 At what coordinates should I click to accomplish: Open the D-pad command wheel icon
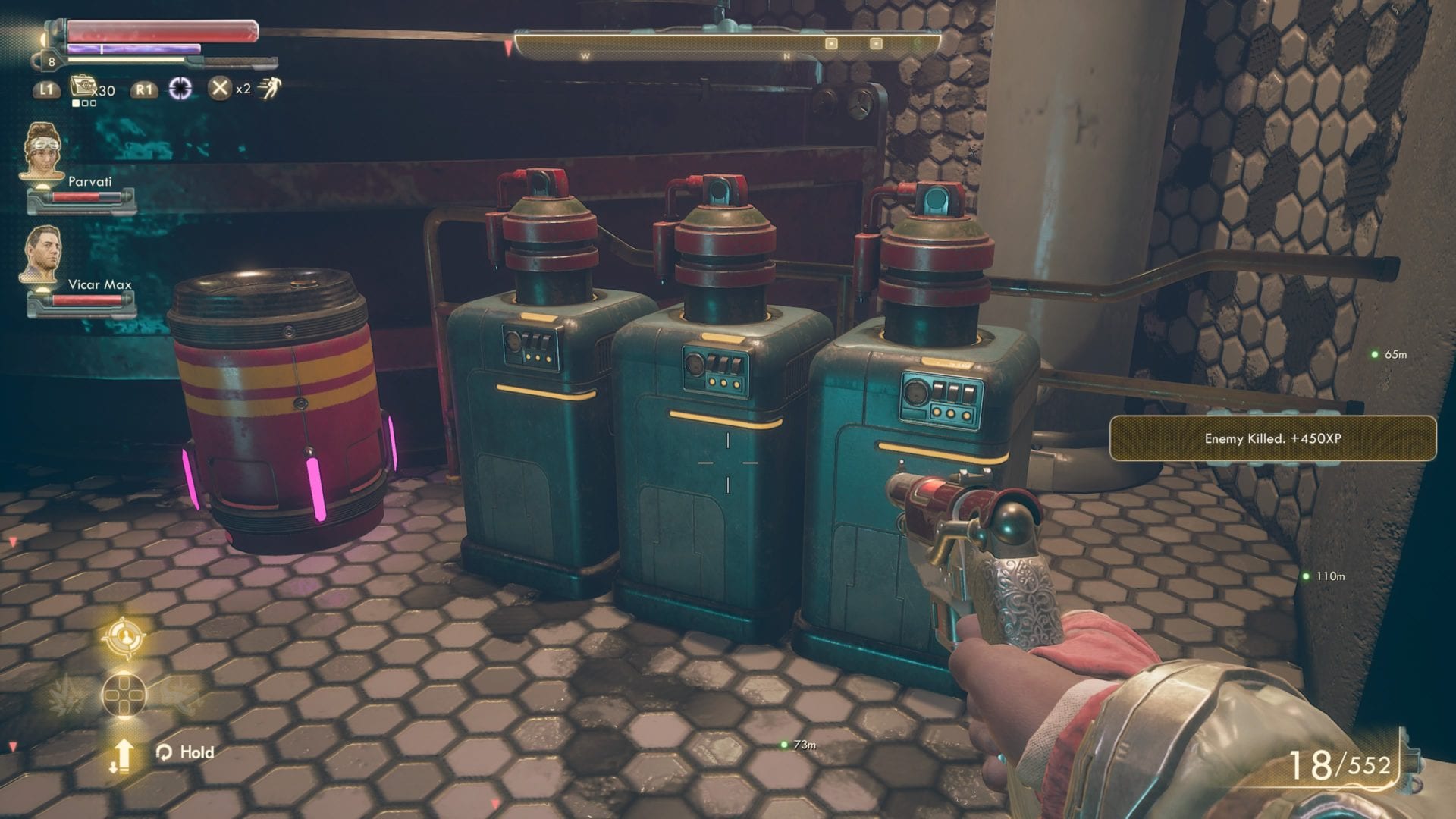(x=124, y=695)
